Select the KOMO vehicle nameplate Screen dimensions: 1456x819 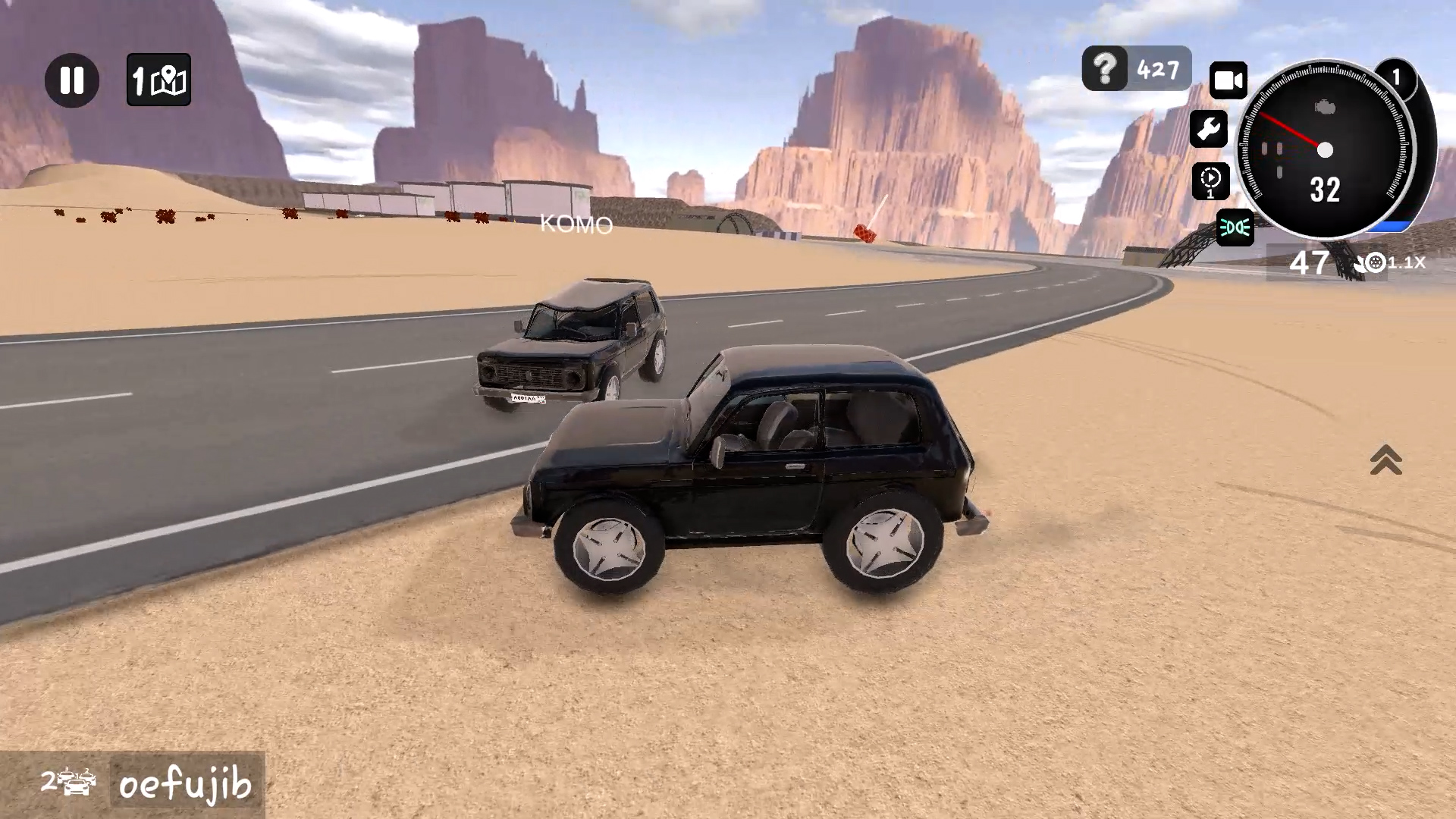coord(576,225)
